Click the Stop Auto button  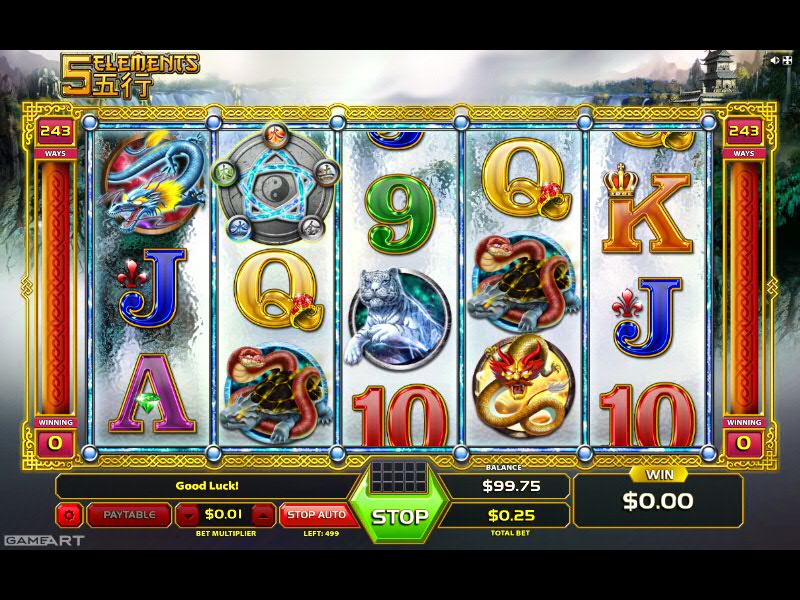[316, 515]
